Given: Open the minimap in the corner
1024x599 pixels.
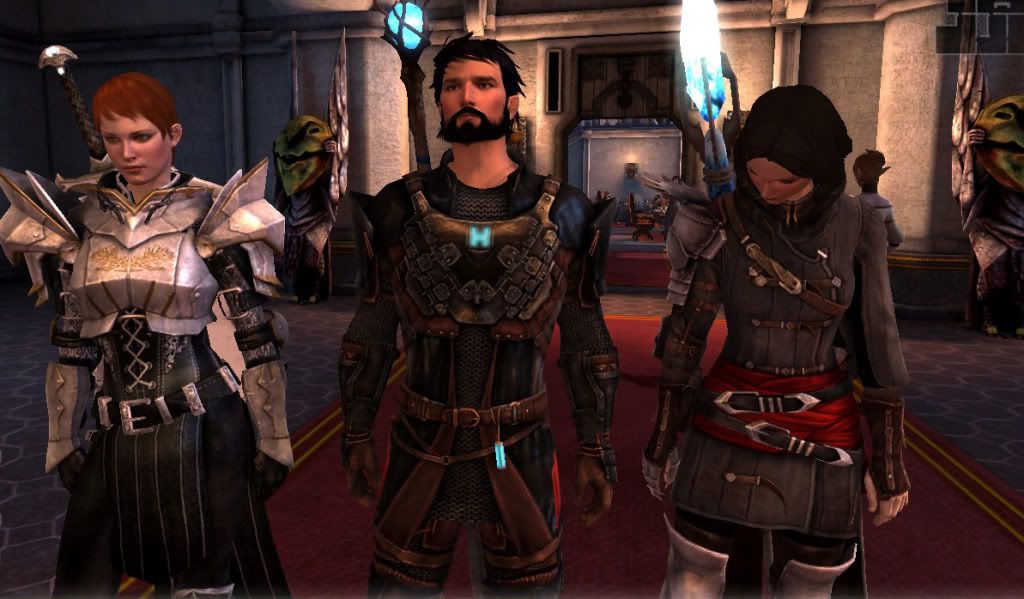Looking at the screenshot, I should coord(980,25).
